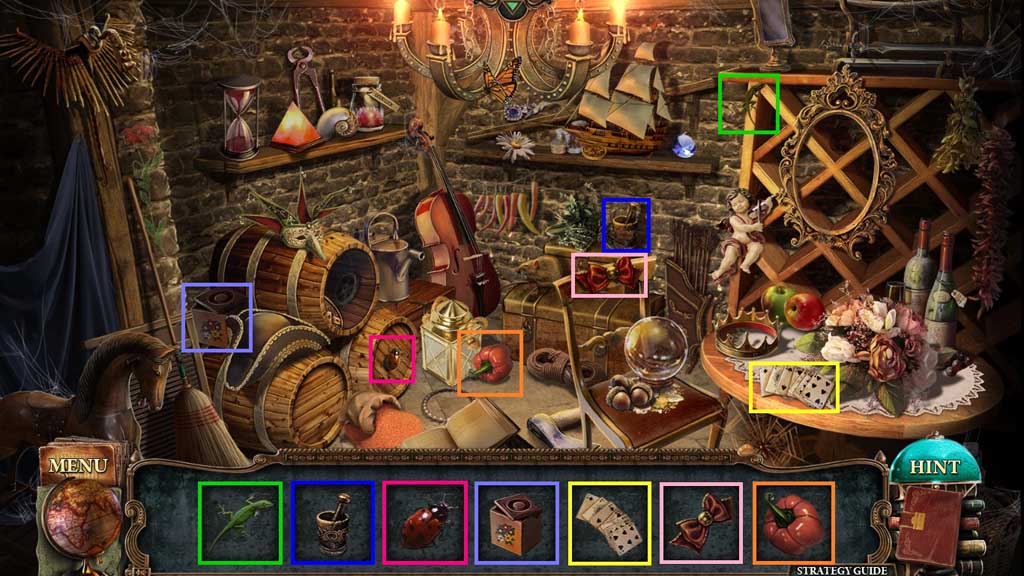Viewport: 1024px width, 576px height.
Task: Use the HINT button
Action: point(934,467)
